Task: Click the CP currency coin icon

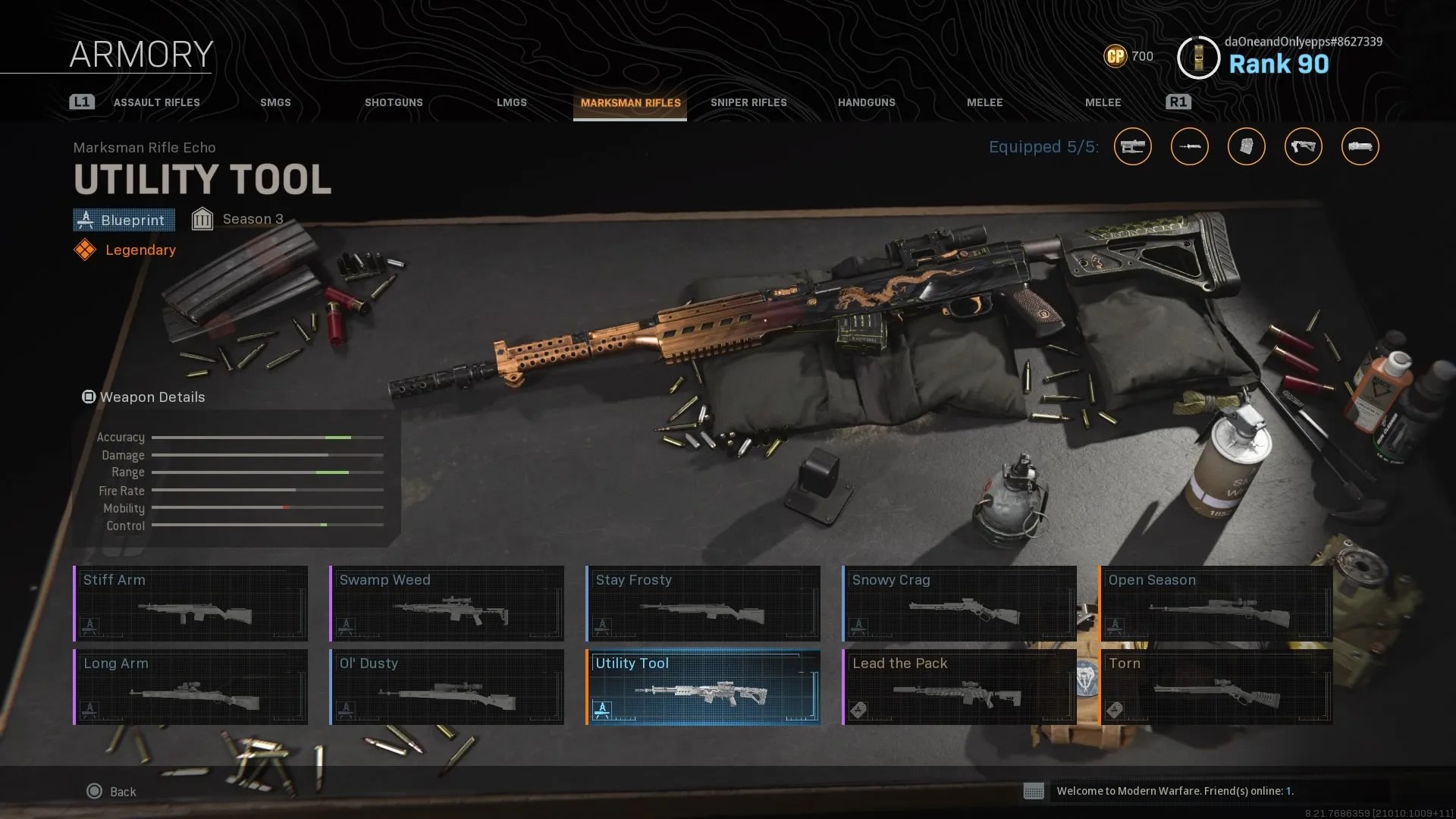Action: (1115, 56)
